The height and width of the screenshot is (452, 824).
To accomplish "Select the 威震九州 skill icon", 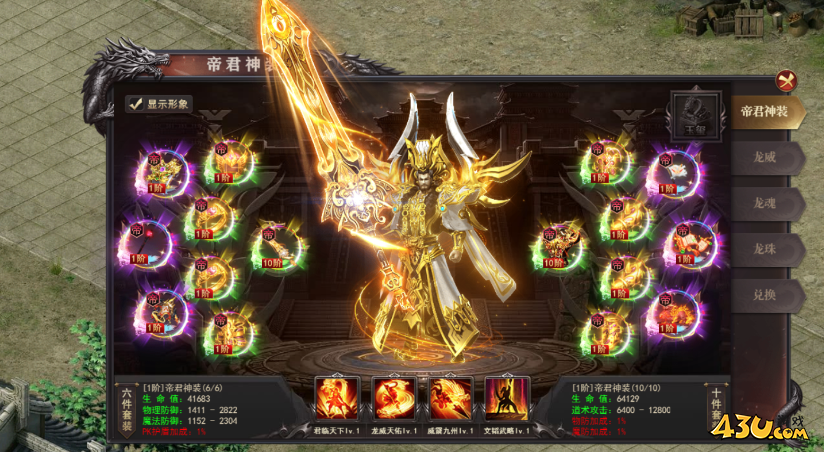I will tap(451, 399).
